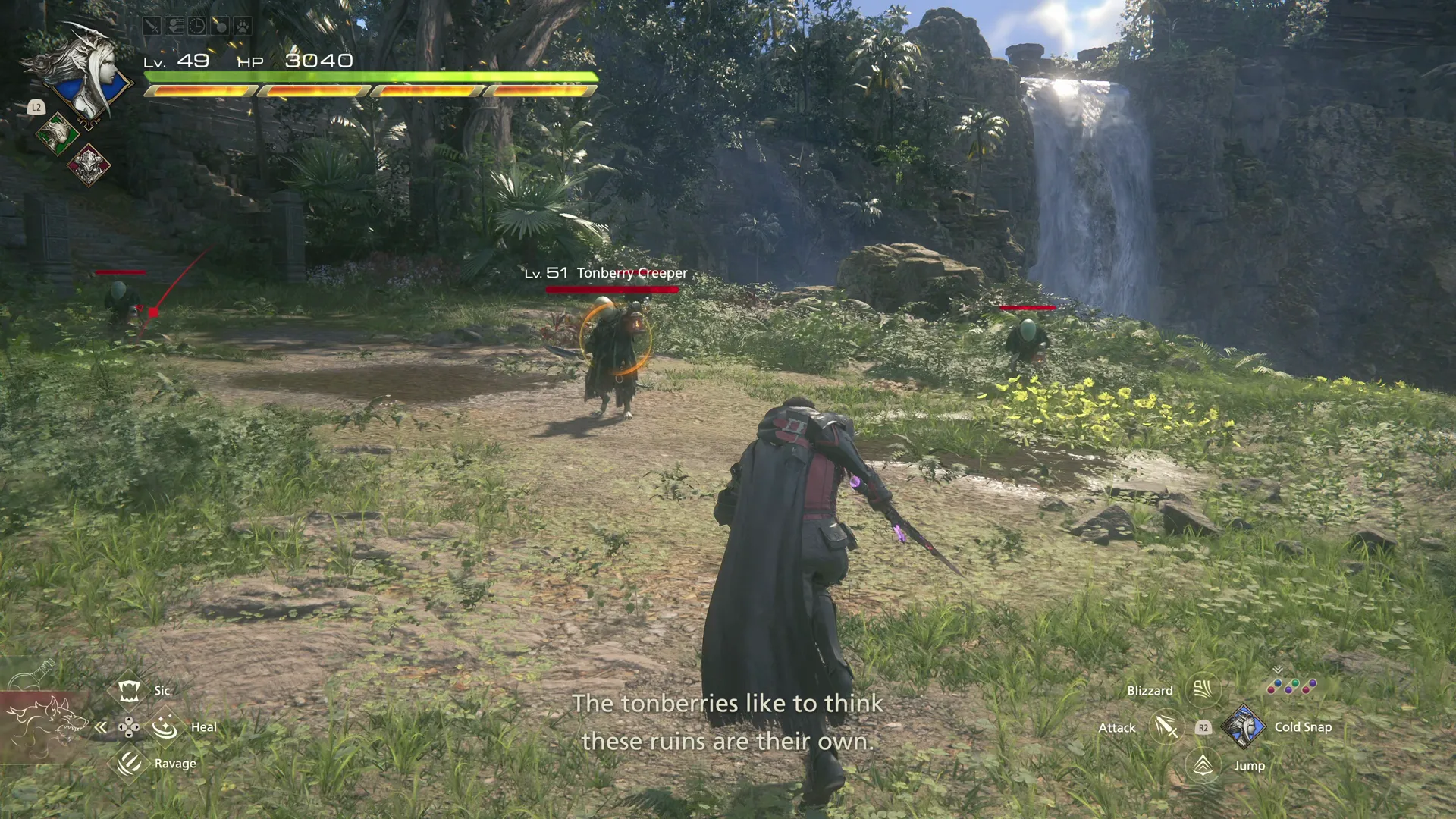The width and height of the screenshot is (1456, 819).
Task: Activate Torgal's Sic command icon
Action: click(x=129, y=690)
